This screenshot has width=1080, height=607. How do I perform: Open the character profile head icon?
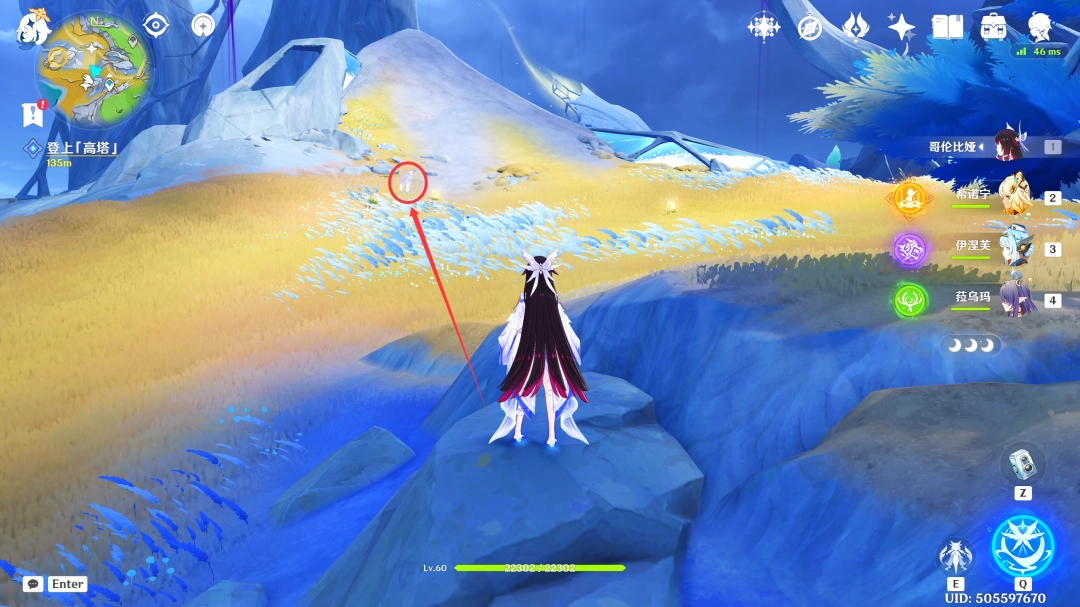1041,27
